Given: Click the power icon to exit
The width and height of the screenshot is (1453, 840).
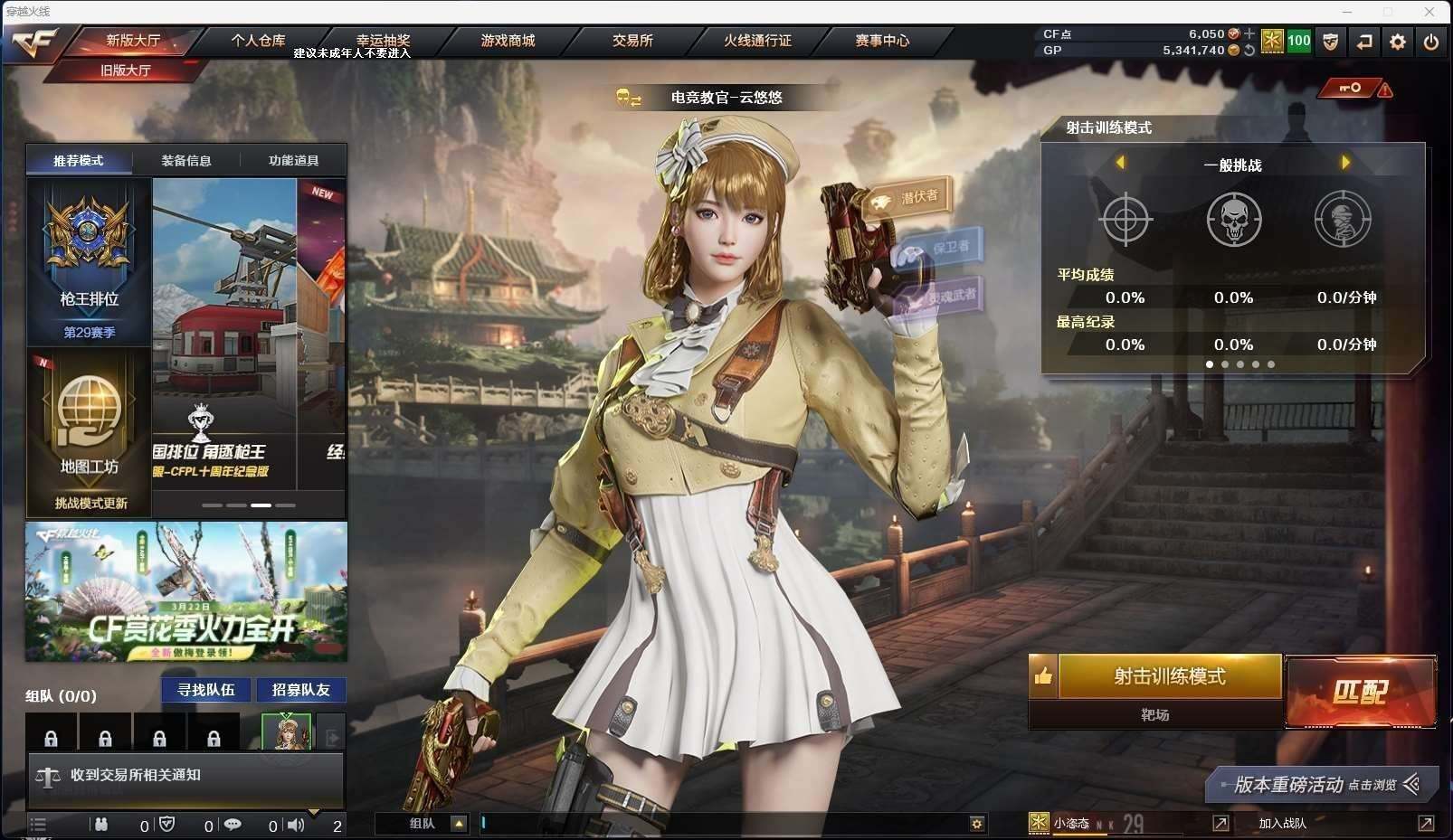Looking at the screenshot, I should 1430,42.
